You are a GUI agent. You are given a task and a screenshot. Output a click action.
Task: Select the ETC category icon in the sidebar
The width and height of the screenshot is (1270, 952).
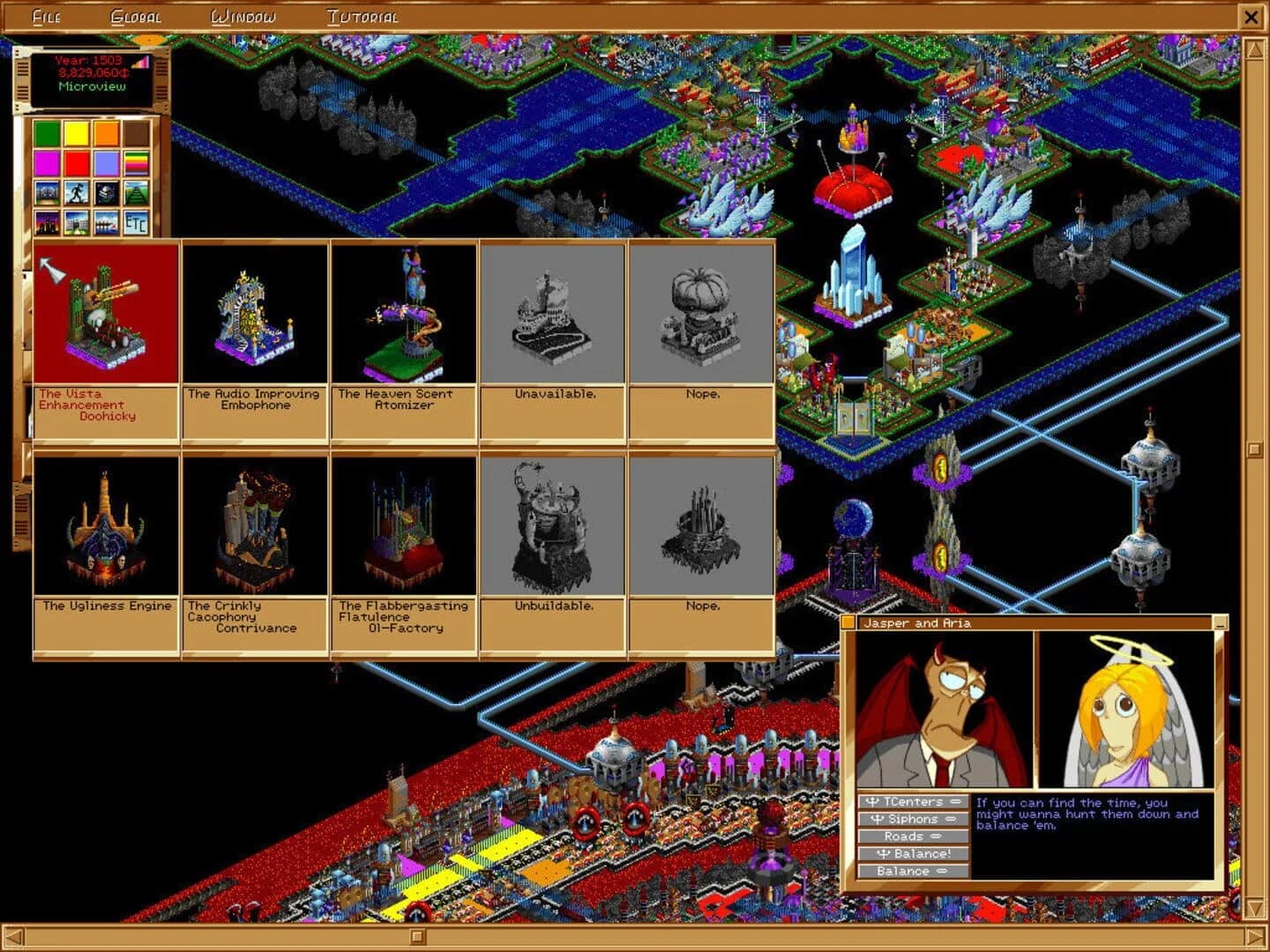(136, 222)
